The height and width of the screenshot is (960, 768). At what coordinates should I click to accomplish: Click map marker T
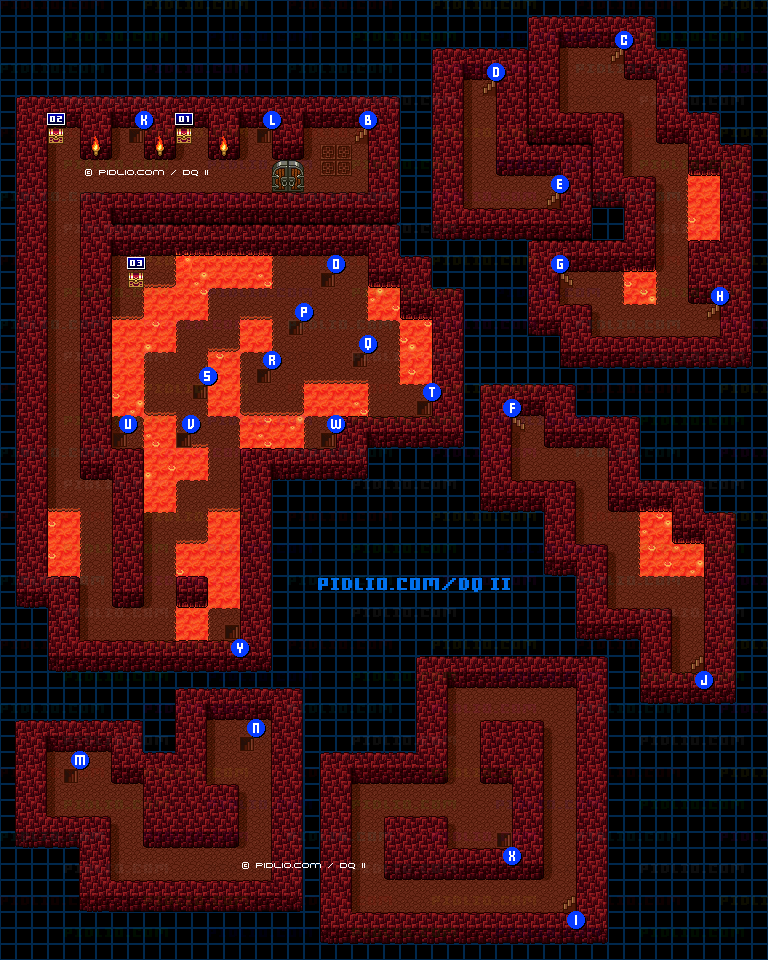(432, 392)
